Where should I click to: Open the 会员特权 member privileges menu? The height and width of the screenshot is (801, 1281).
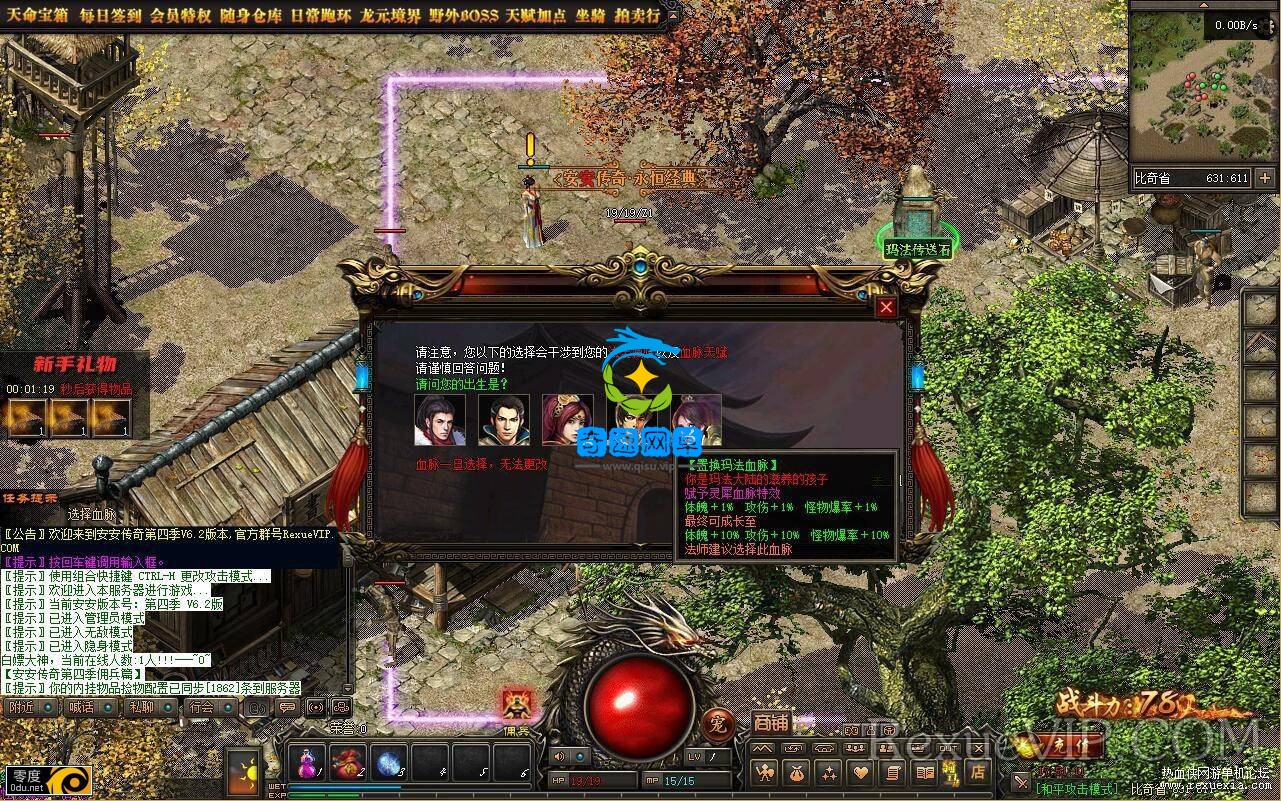pyautogui.click(x=181, y=16)
